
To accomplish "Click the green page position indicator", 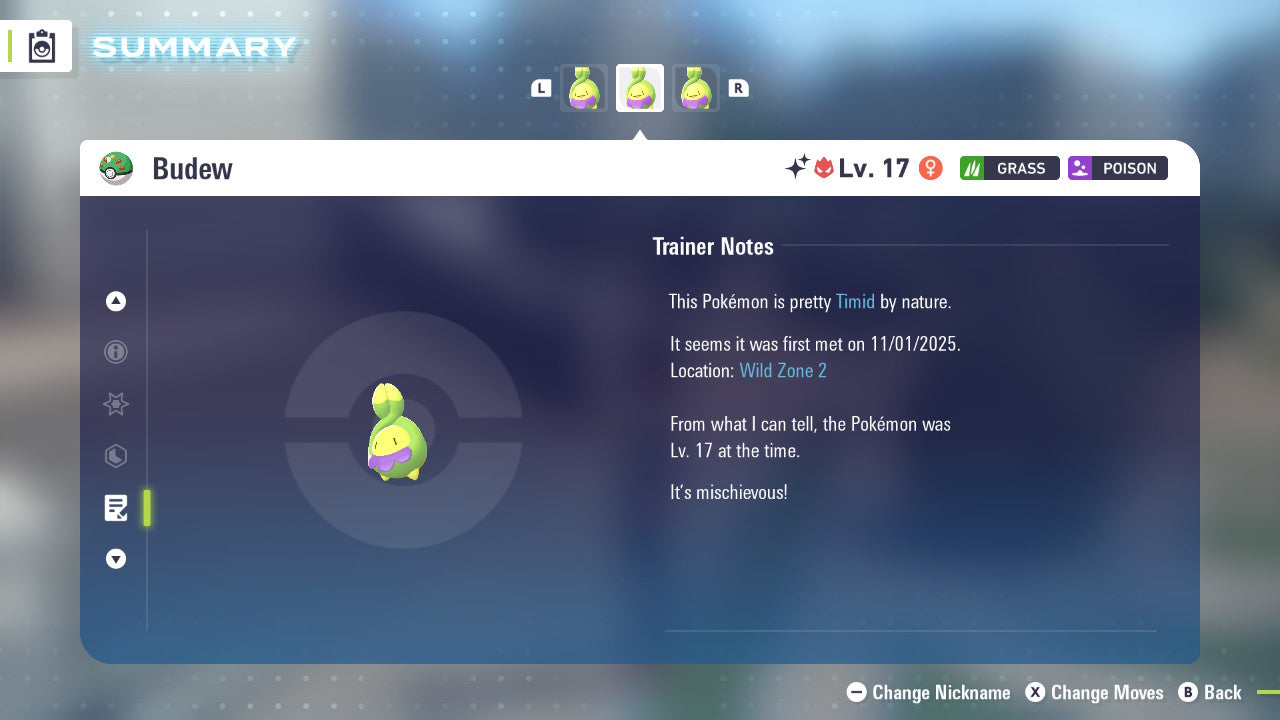I will coord(146,508).
